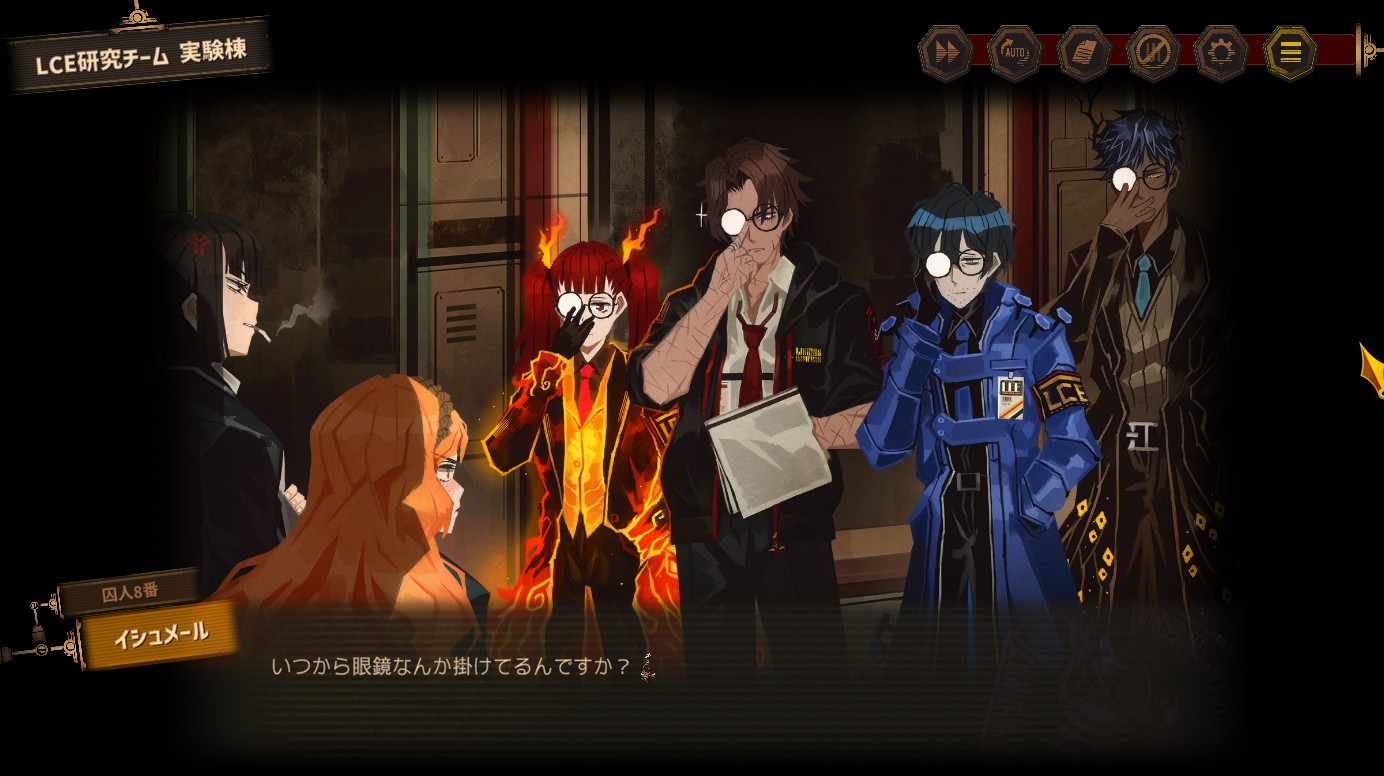
Task: Toggle AUTO dialogue advance
Action: (x=1014, y=53)
